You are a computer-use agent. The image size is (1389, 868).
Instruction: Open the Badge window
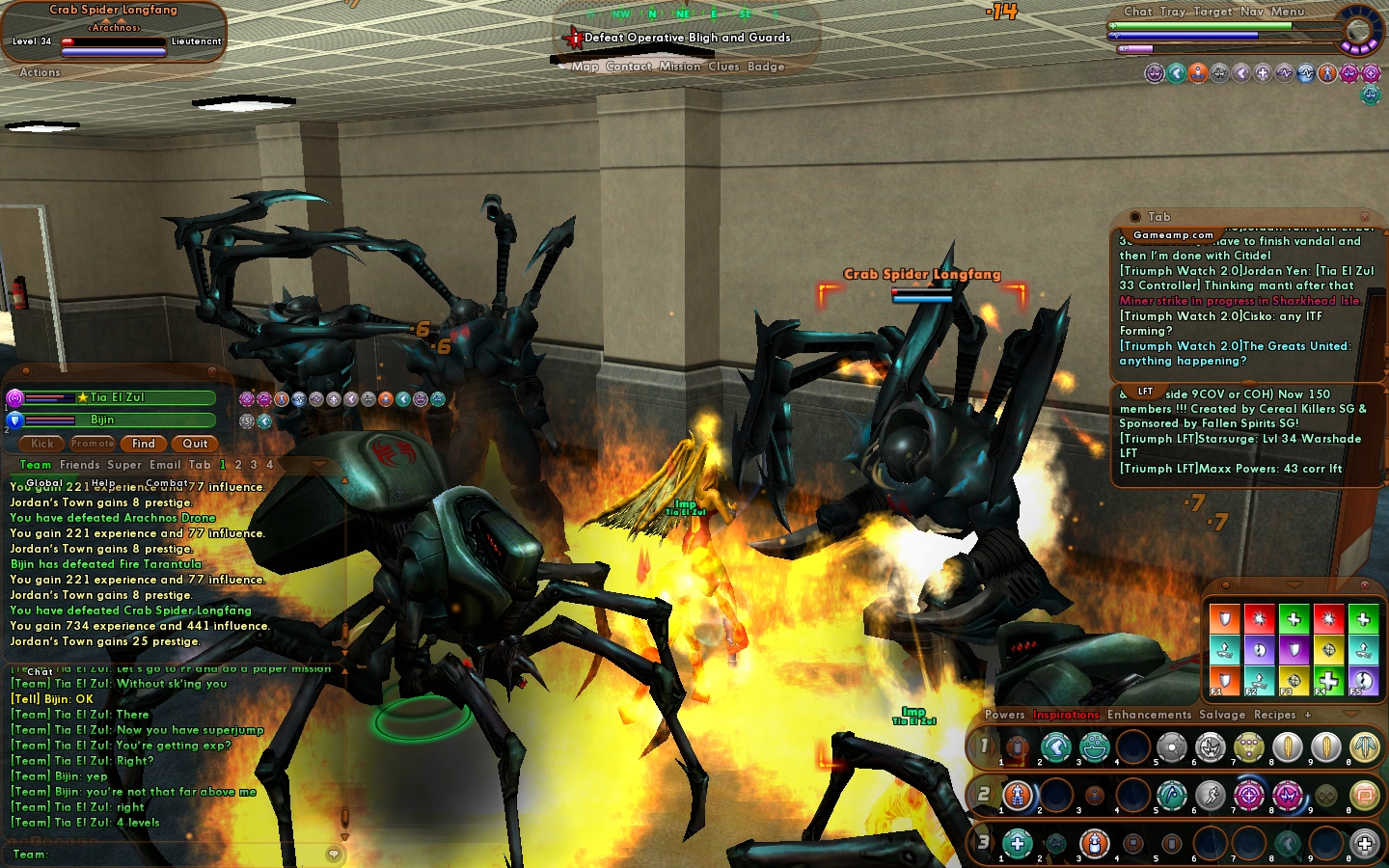point(766,67)
